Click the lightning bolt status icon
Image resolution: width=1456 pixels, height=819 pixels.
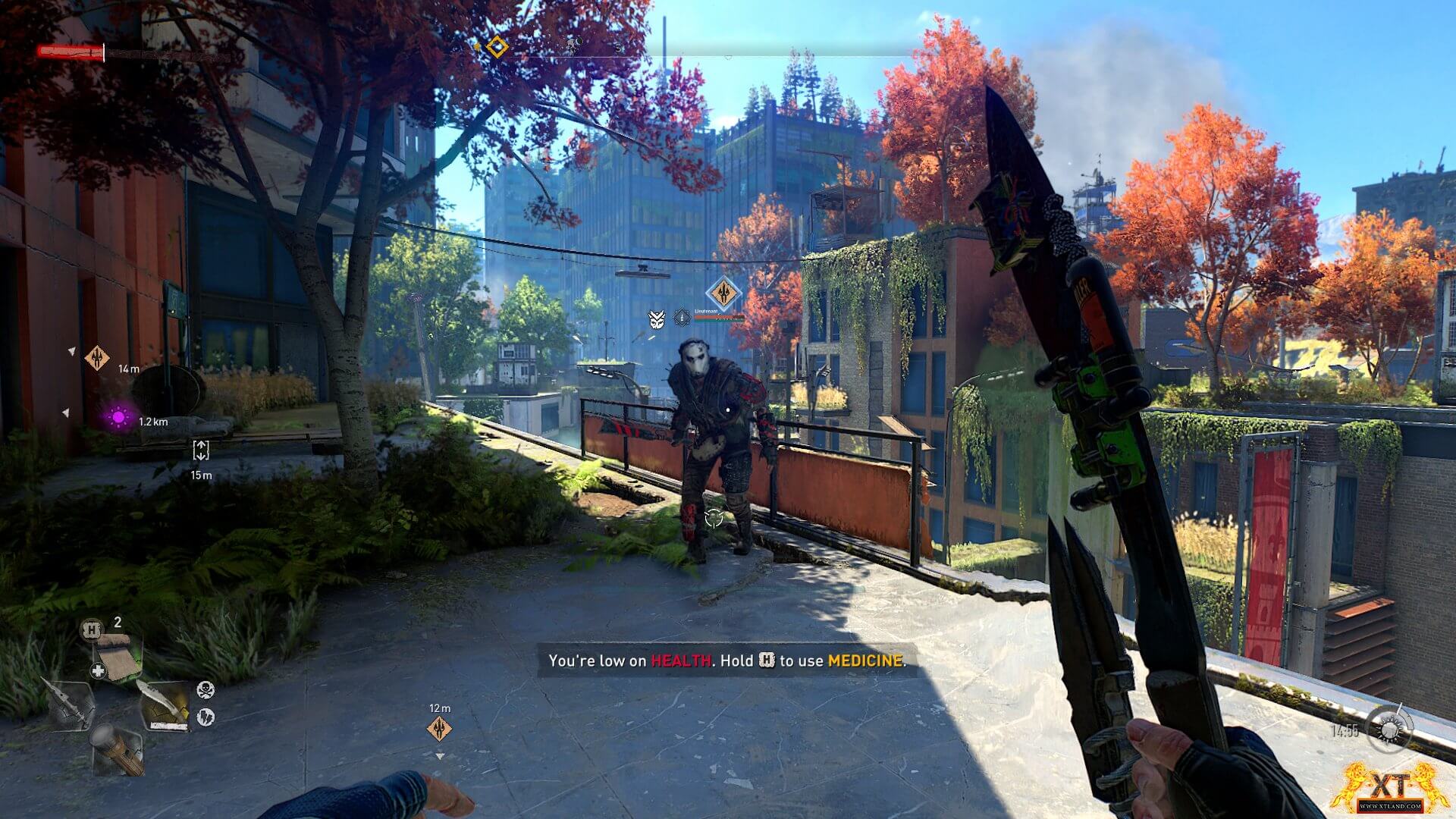pyautogui.click(x=206, y=716)
